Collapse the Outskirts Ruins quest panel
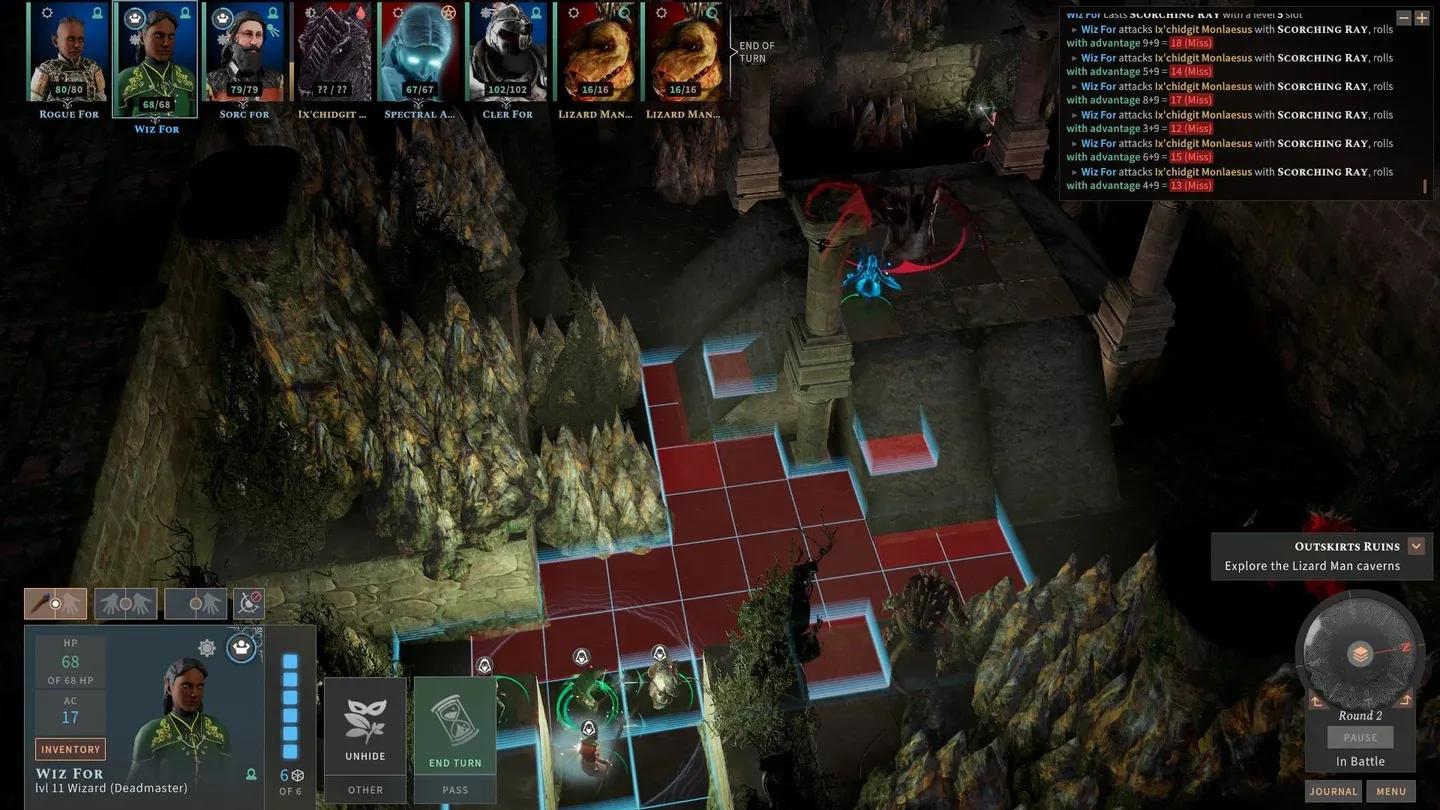1440x810 pixels. pyautogui.click(x=1415, y=546)
